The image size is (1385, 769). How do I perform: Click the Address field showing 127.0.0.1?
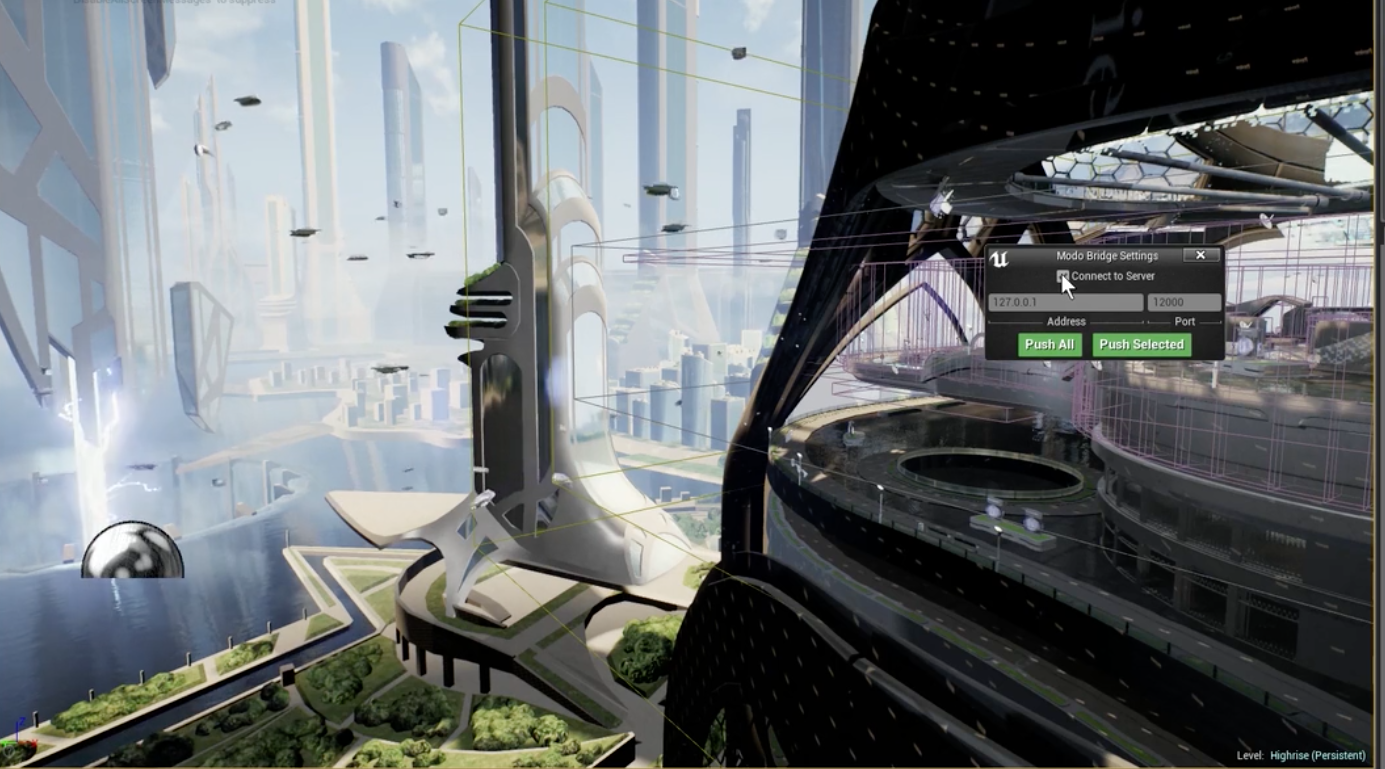1065,302
